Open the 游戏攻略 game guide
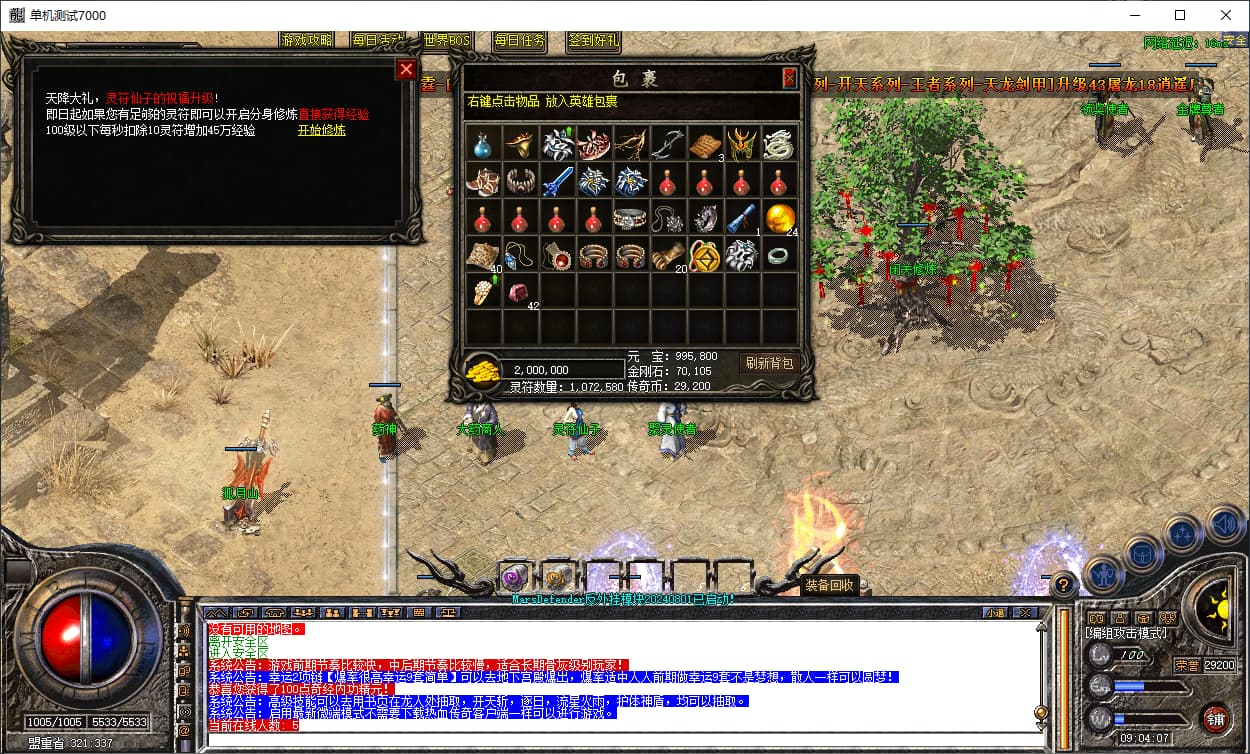Viewport: 1250px width, 754px height. pyautogui.click(x=307, y=40)
